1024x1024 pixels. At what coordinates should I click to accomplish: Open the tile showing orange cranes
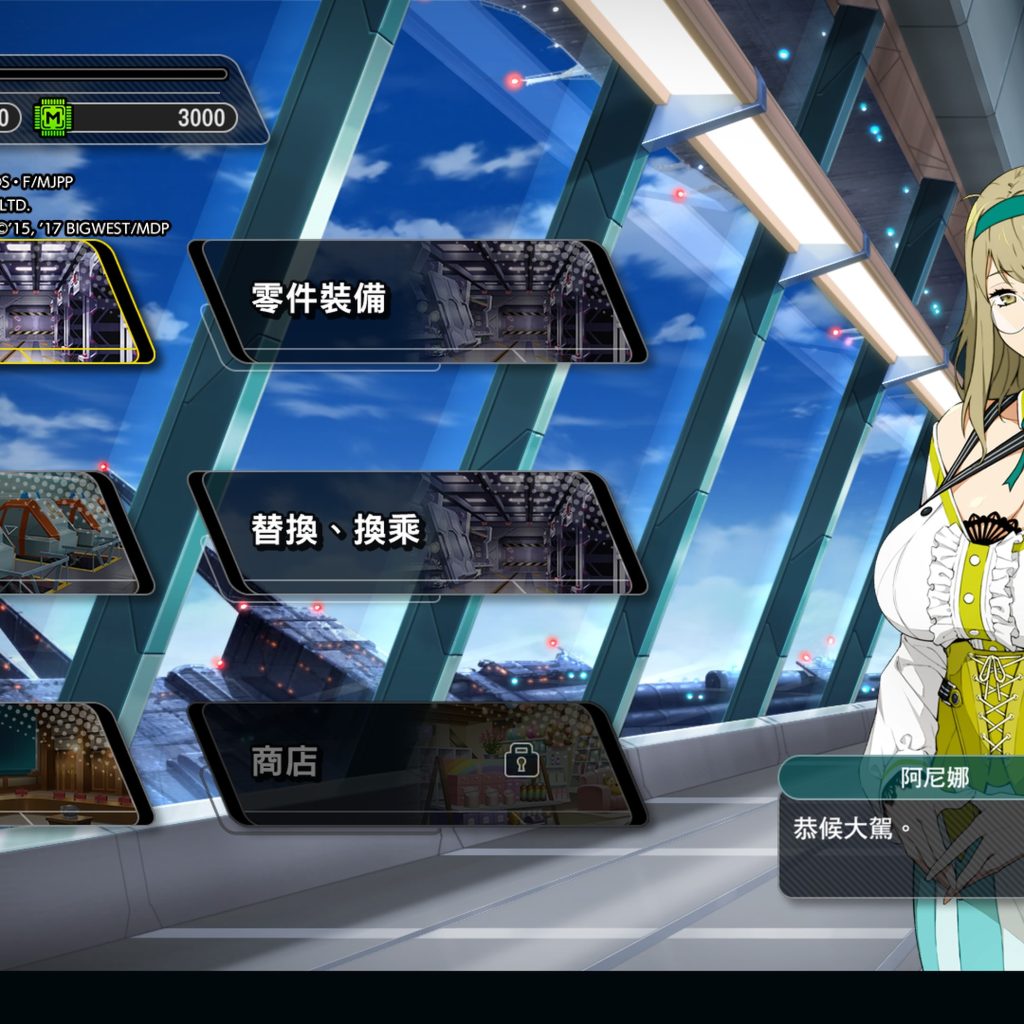click(68, 532)
